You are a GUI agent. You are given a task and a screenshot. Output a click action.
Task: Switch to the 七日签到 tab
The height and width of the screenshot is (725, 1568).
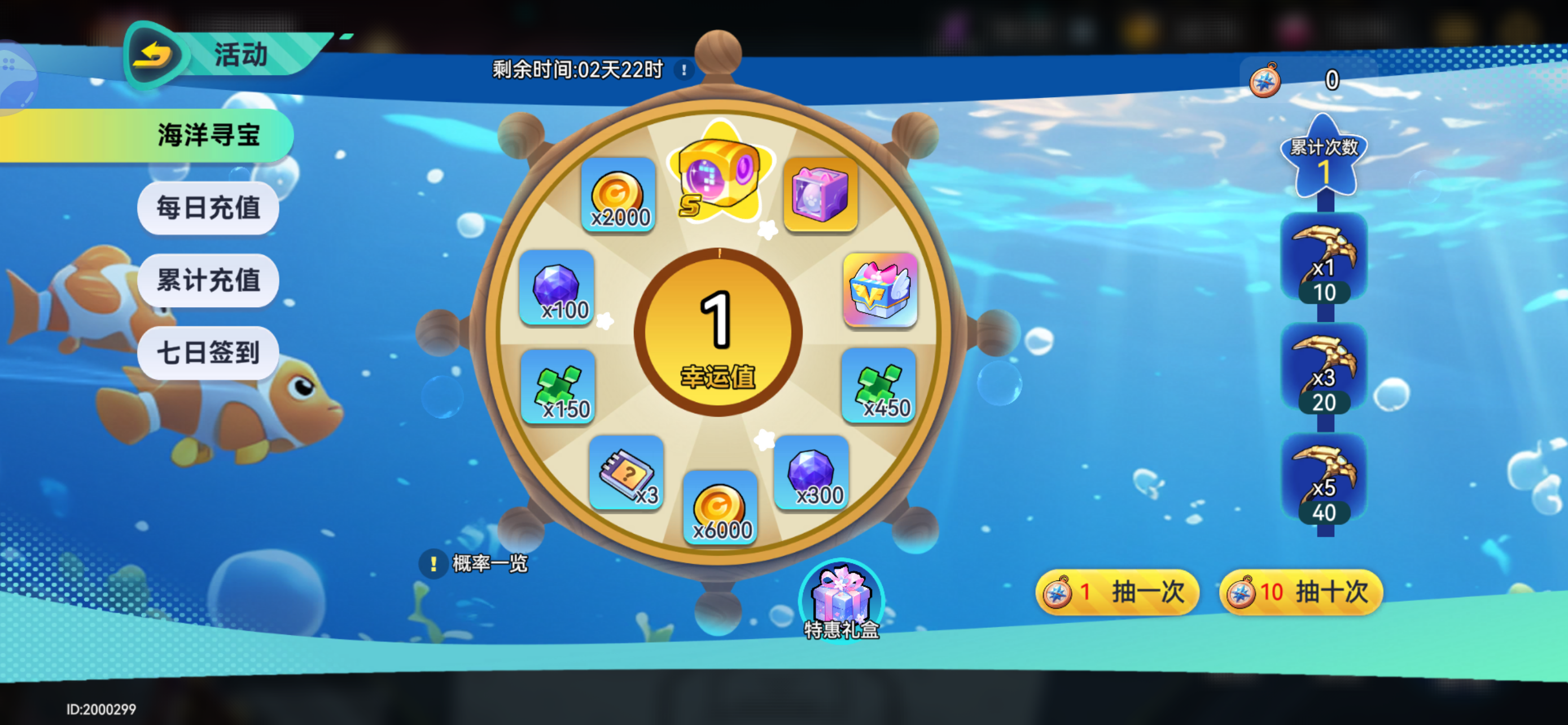click(x=208, y=352)
